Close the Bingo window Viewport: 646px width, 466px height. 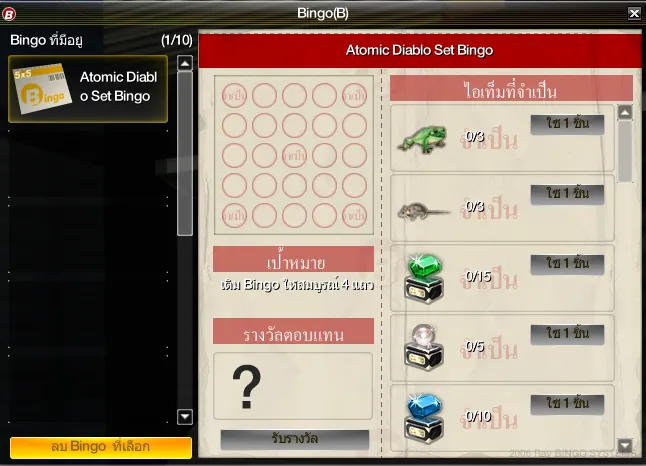point(634,14)
